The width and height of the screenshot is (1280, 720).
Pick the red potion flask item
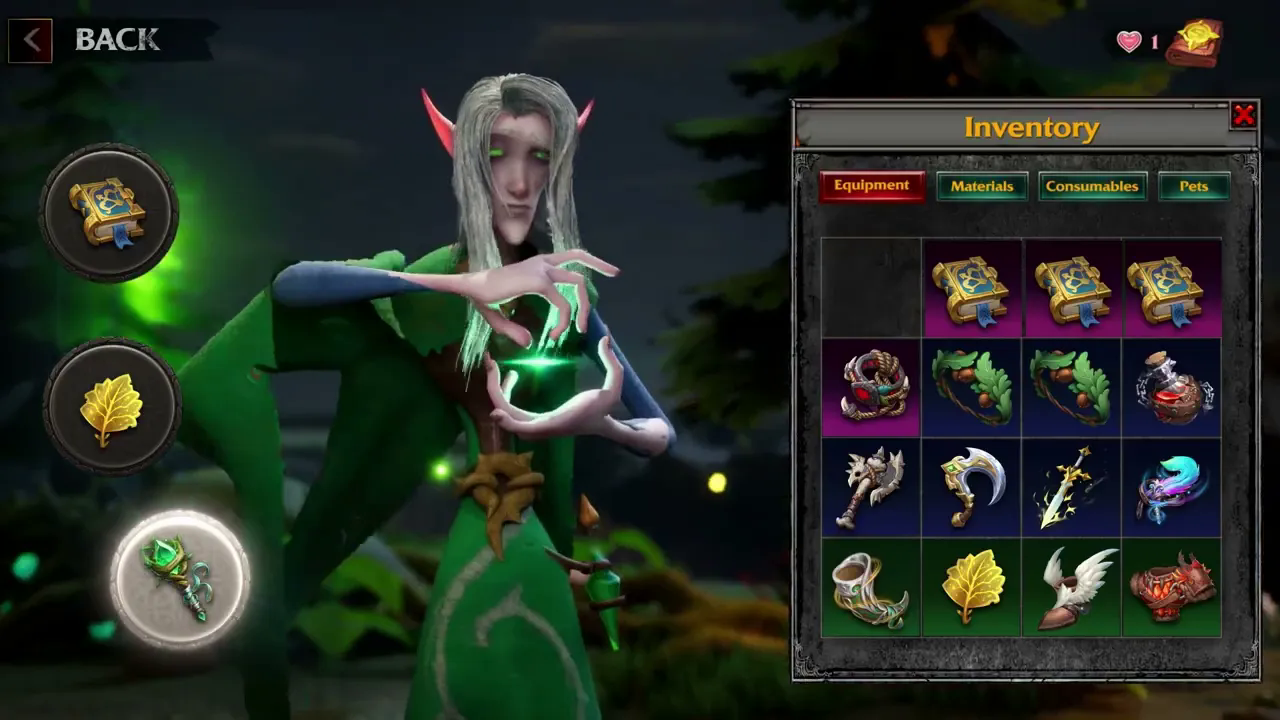(1172, 387)
